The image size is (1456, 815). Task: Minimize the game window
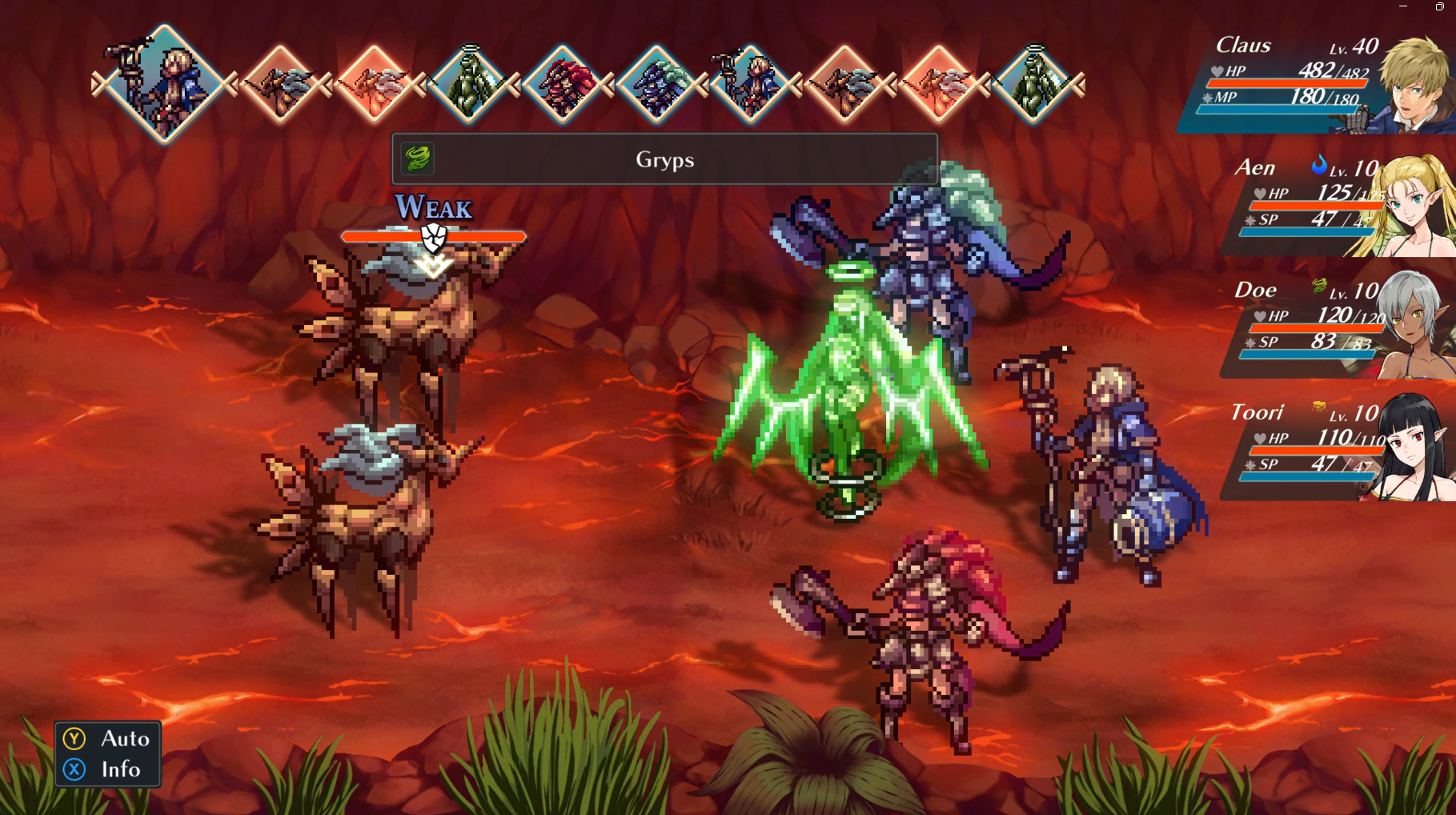click(x=1403, y=6)
